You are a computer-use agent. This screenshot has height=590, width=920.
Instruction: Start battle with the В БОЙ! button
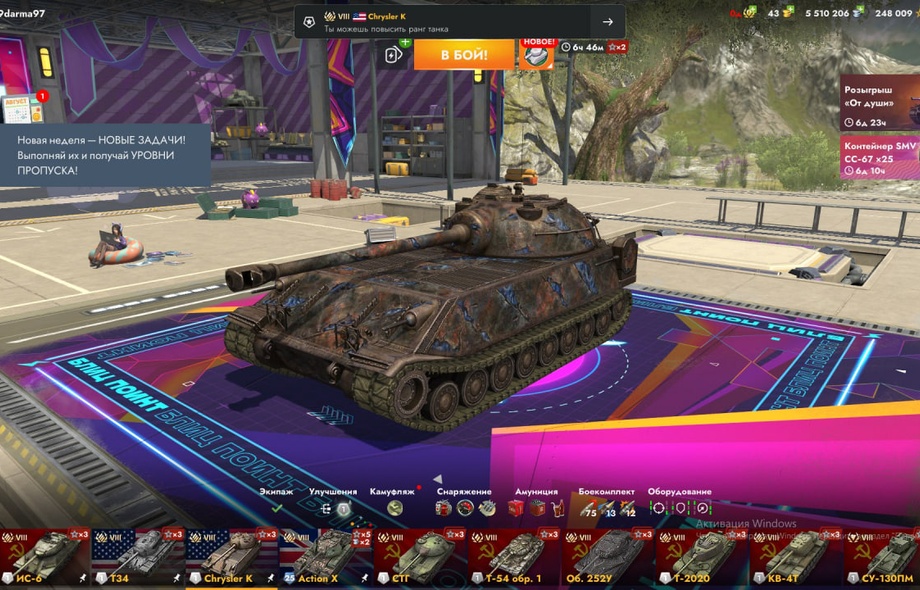[464, 54]
